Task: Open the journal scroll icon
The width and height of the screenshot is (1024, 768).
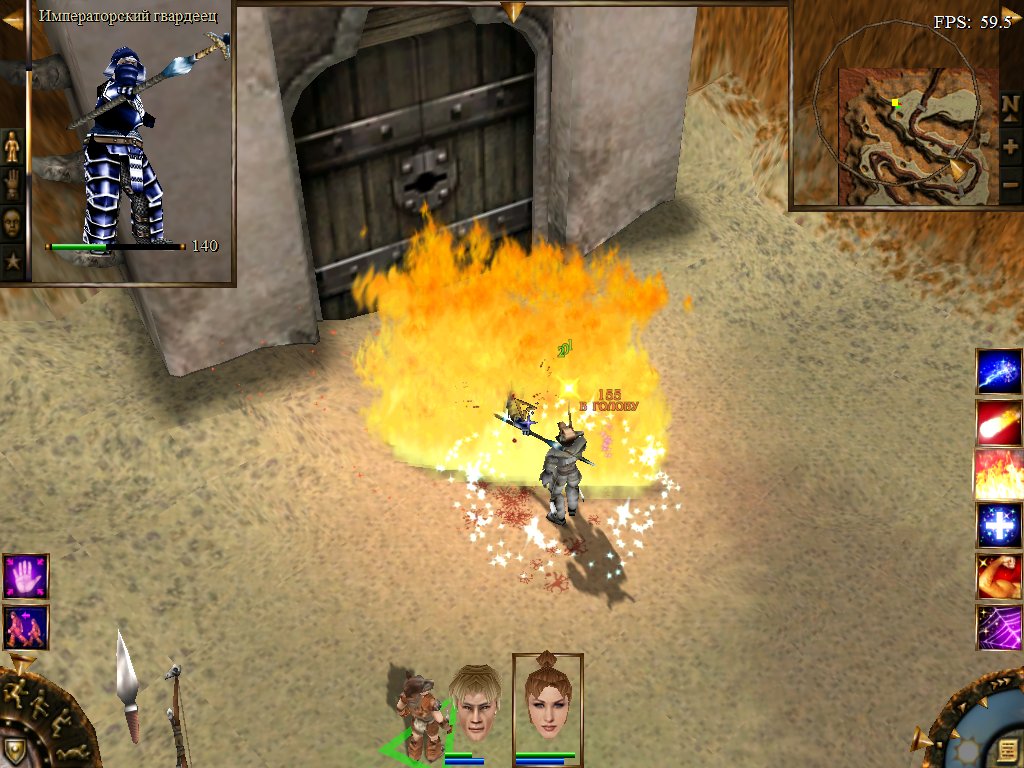Action: click(x=1006, y=748)
